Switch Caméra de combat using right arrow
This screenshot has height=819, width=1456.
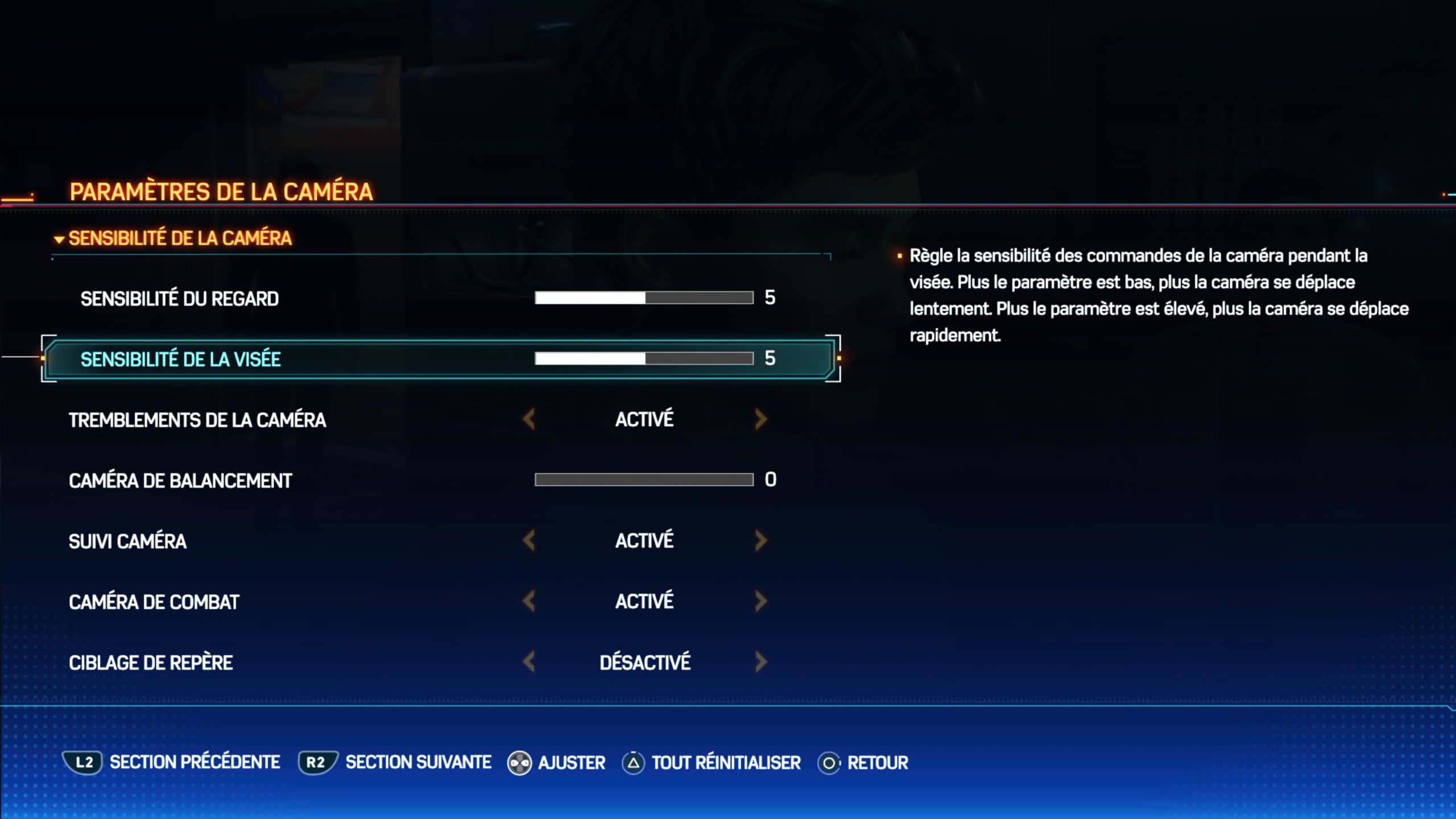pos(761,601)
